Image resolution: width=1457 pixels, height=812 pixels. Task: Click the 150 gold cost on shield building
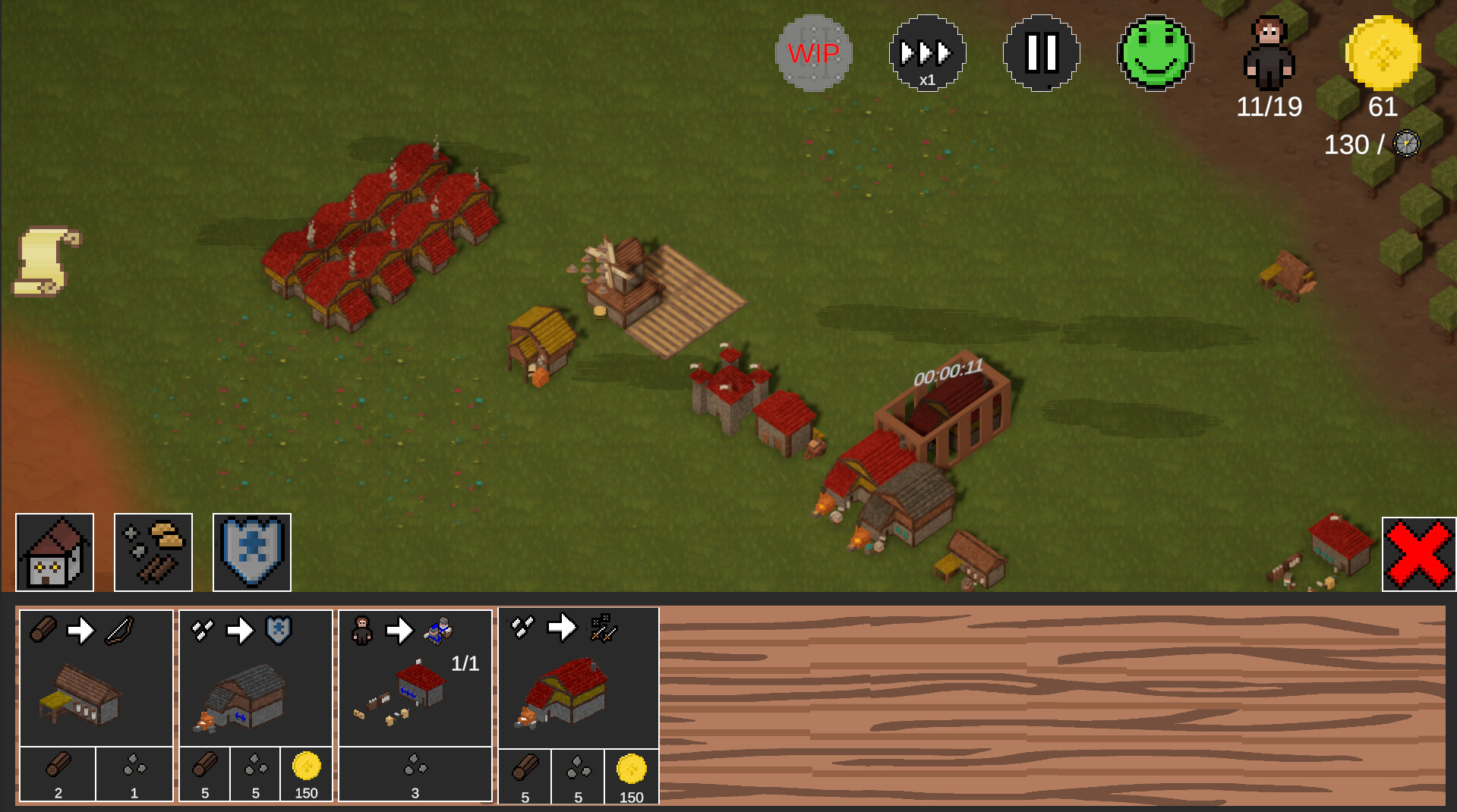point(306,774)
